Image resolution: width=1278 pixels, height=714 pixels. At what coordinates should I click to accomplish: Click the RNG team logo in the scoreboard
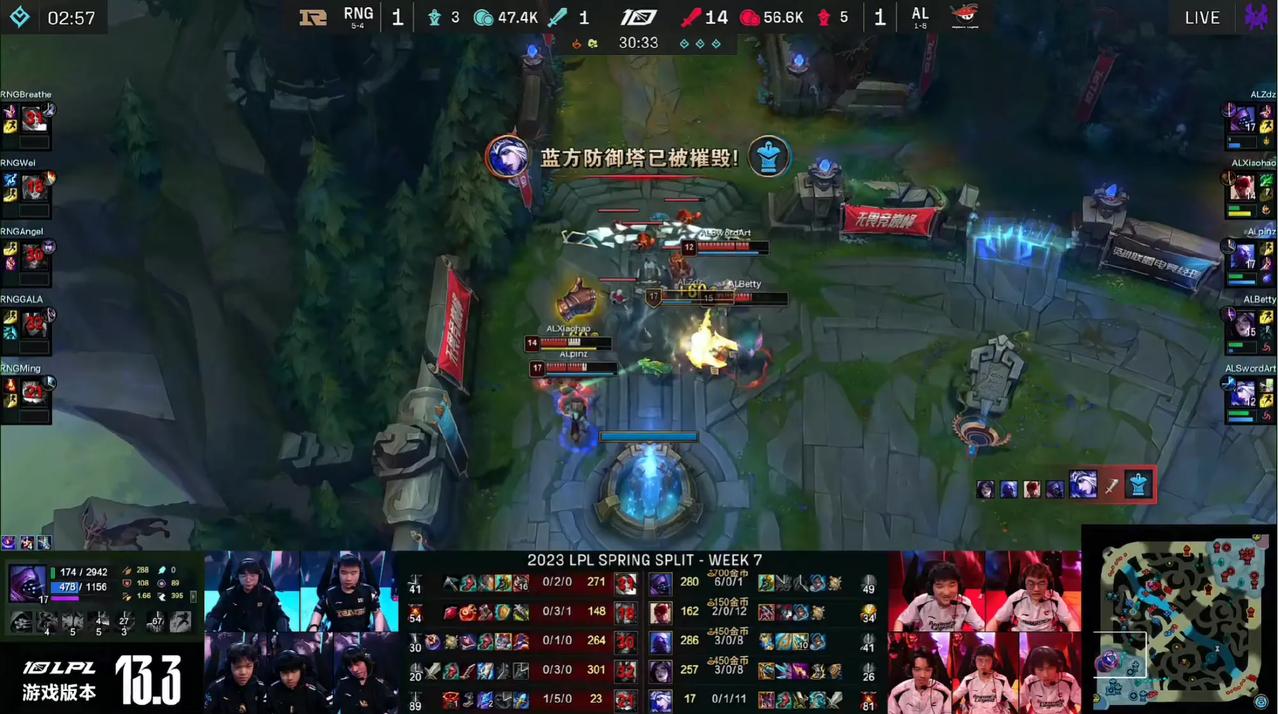point(313,17)
